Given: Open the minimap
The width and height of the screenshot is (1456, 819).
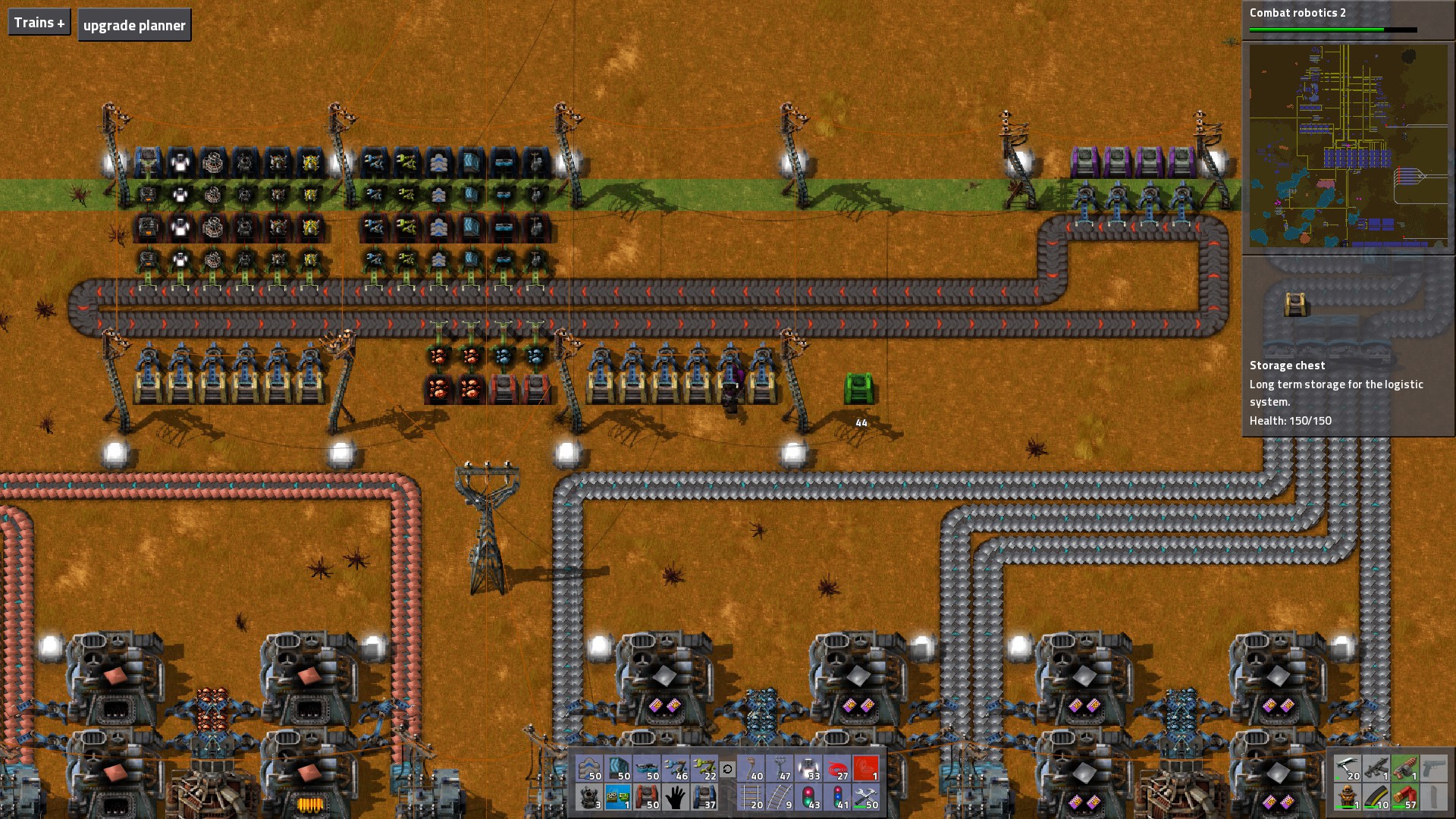Looking at the screenshot, I should [x=1348, y=146].
